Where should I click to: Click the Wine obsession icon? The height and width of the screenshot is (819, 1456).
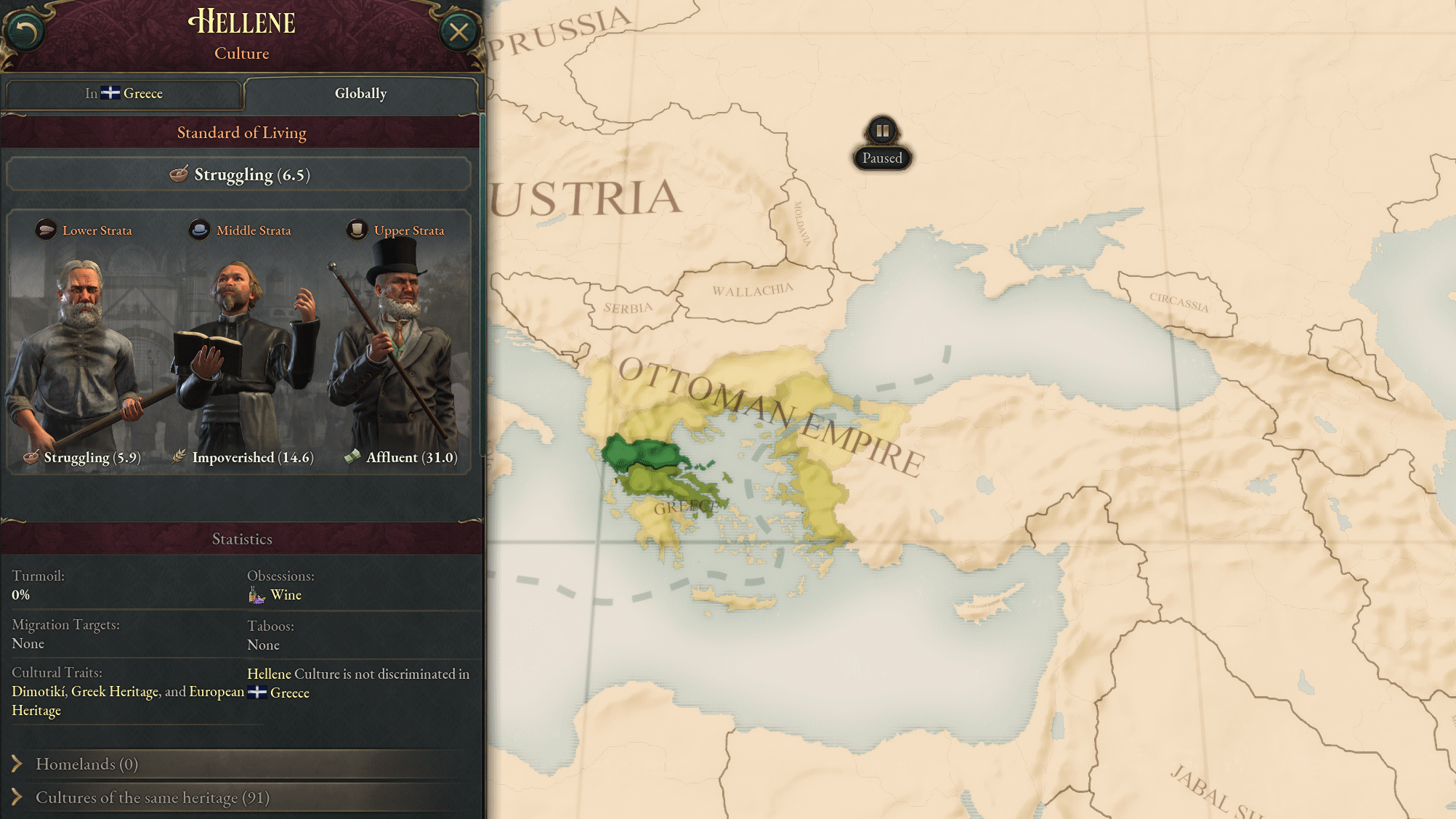(x=256, y=594)
